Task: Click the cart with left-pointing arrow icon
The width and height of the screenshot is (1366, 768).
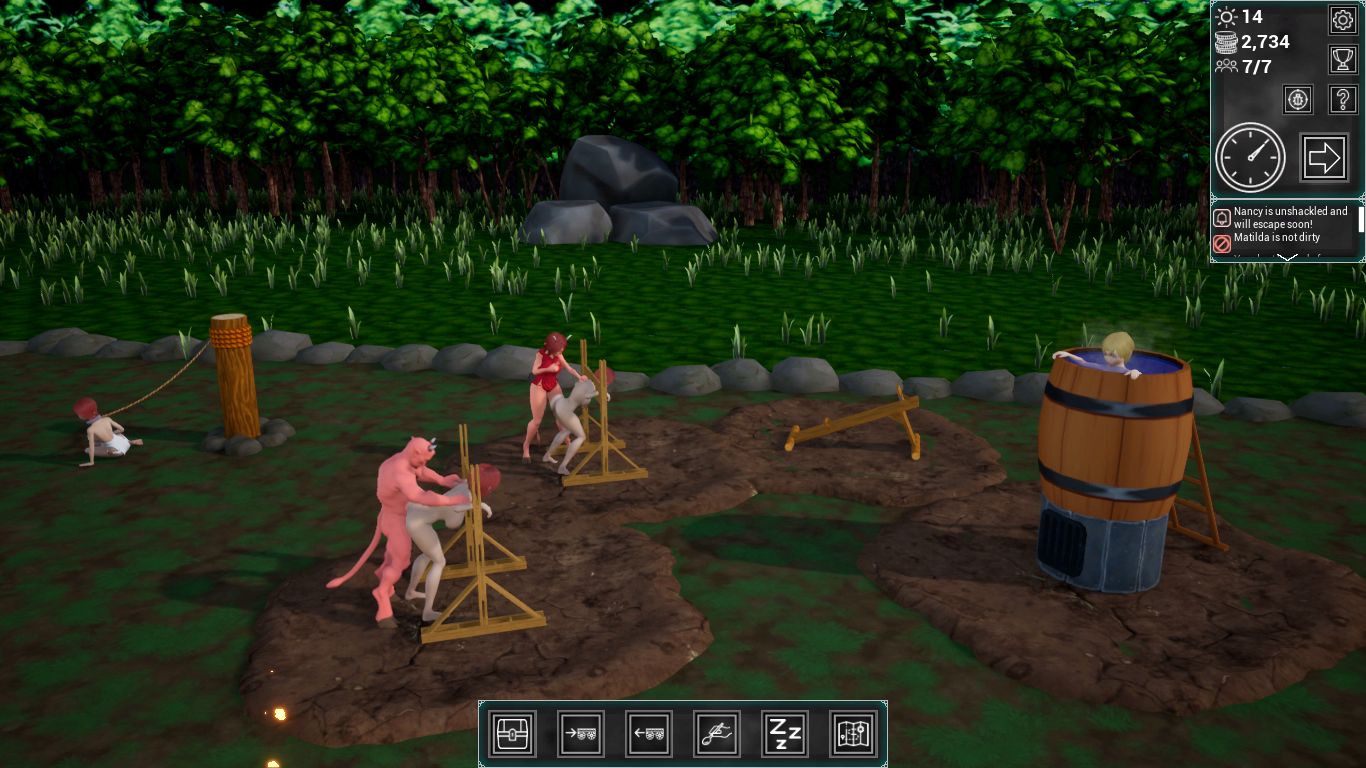Action: coord(649,734)
